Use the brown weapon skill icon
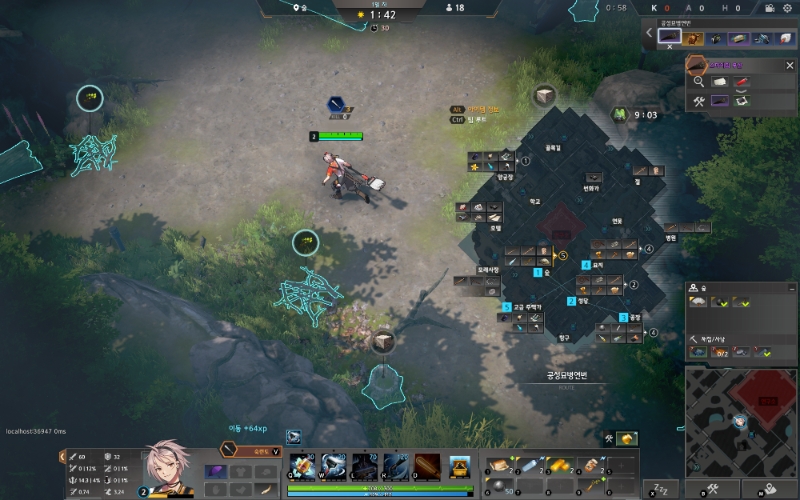The height and width of the screenshot is (500, 800). 427,466
